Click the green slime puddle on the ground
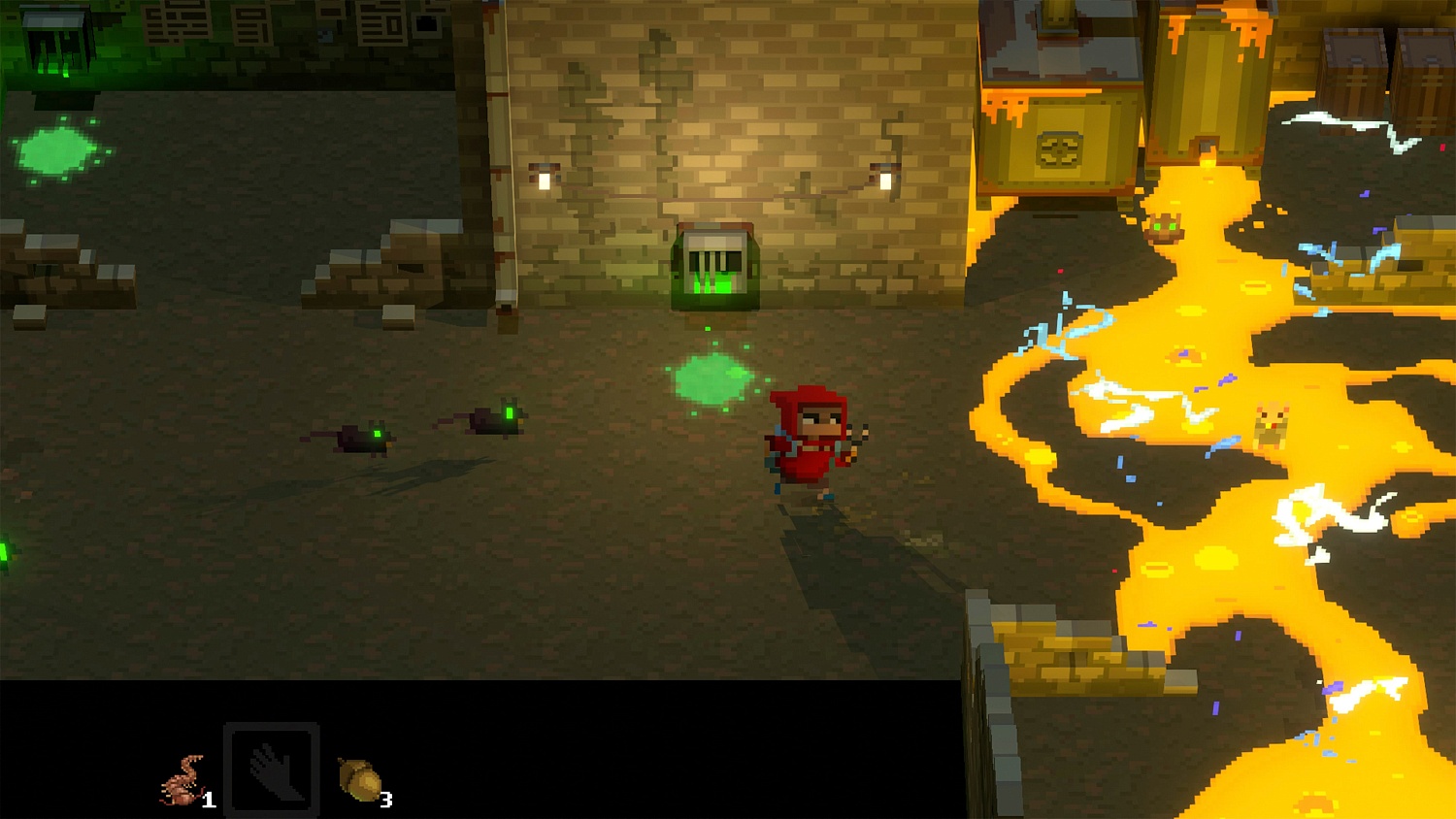Screen dimensions: 1456x819 711,376
